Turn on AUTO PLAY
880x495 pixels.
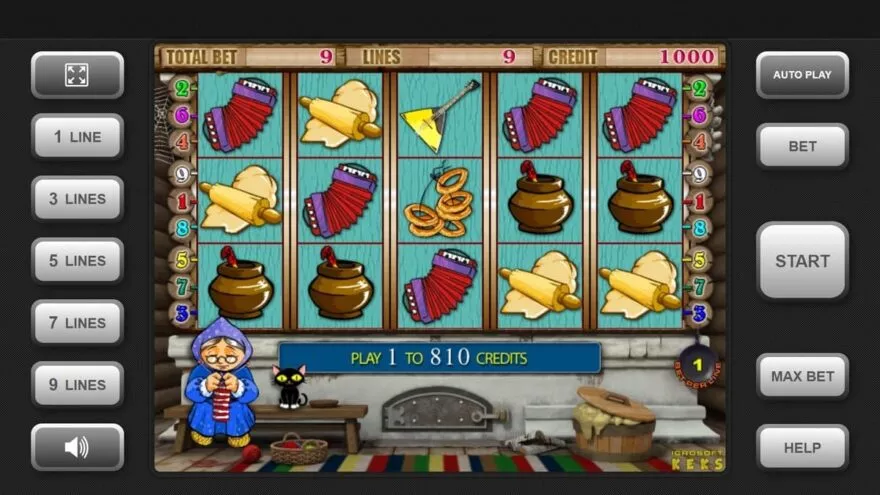tap(802, 75)
